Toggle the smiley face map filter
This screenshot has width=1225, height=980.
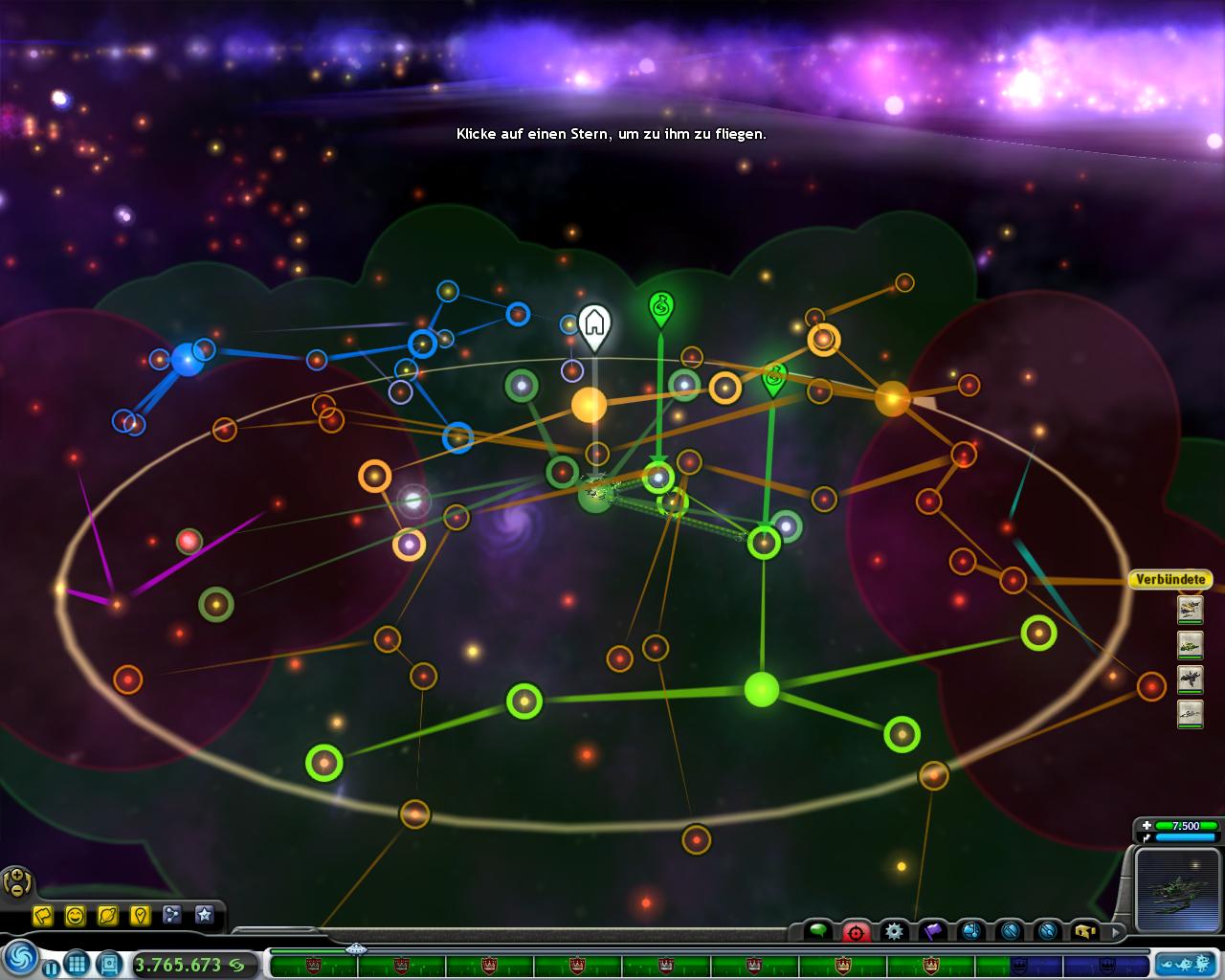pos(75,916)
